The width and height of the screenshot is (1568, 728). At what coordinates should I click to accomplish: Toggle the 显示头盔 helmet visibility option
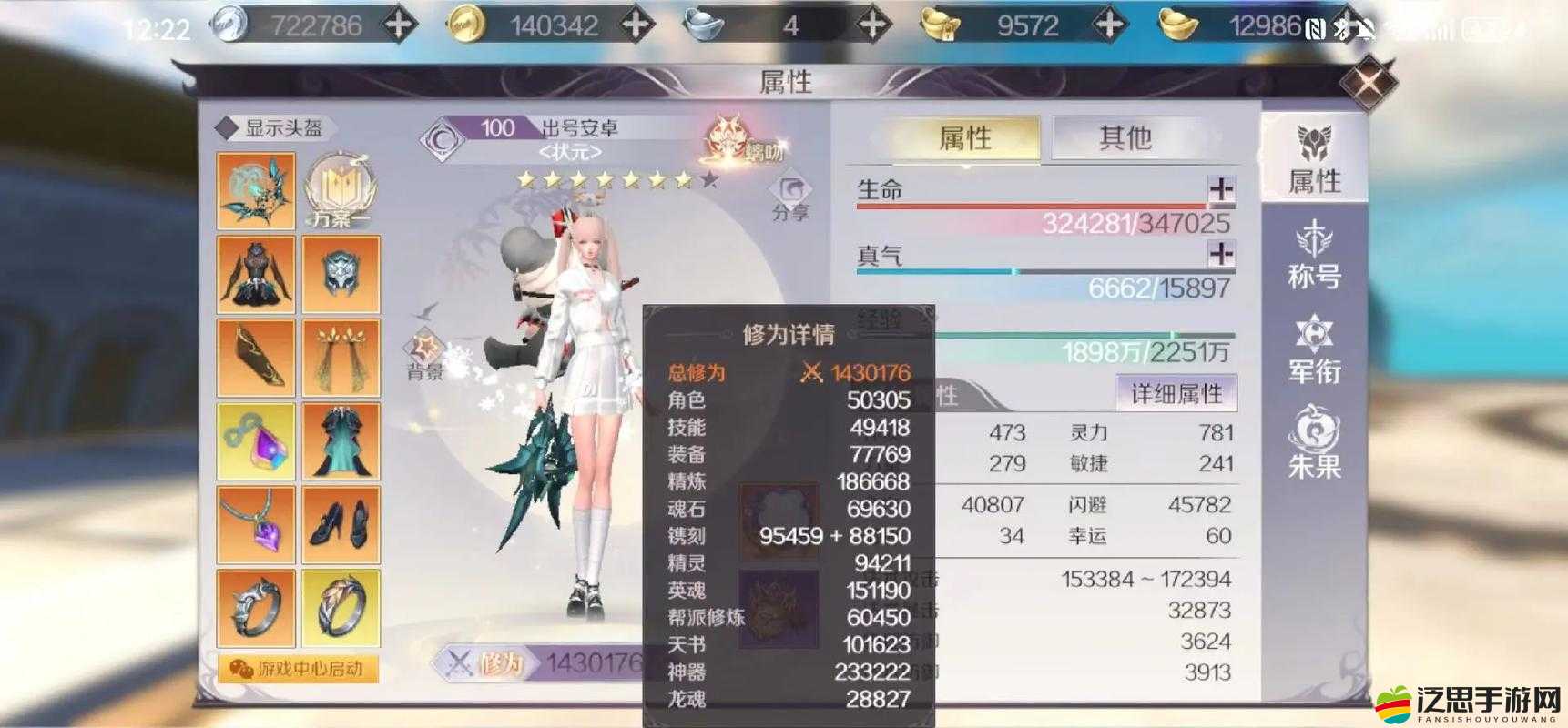pyautogui.click(x=273, y=127)
